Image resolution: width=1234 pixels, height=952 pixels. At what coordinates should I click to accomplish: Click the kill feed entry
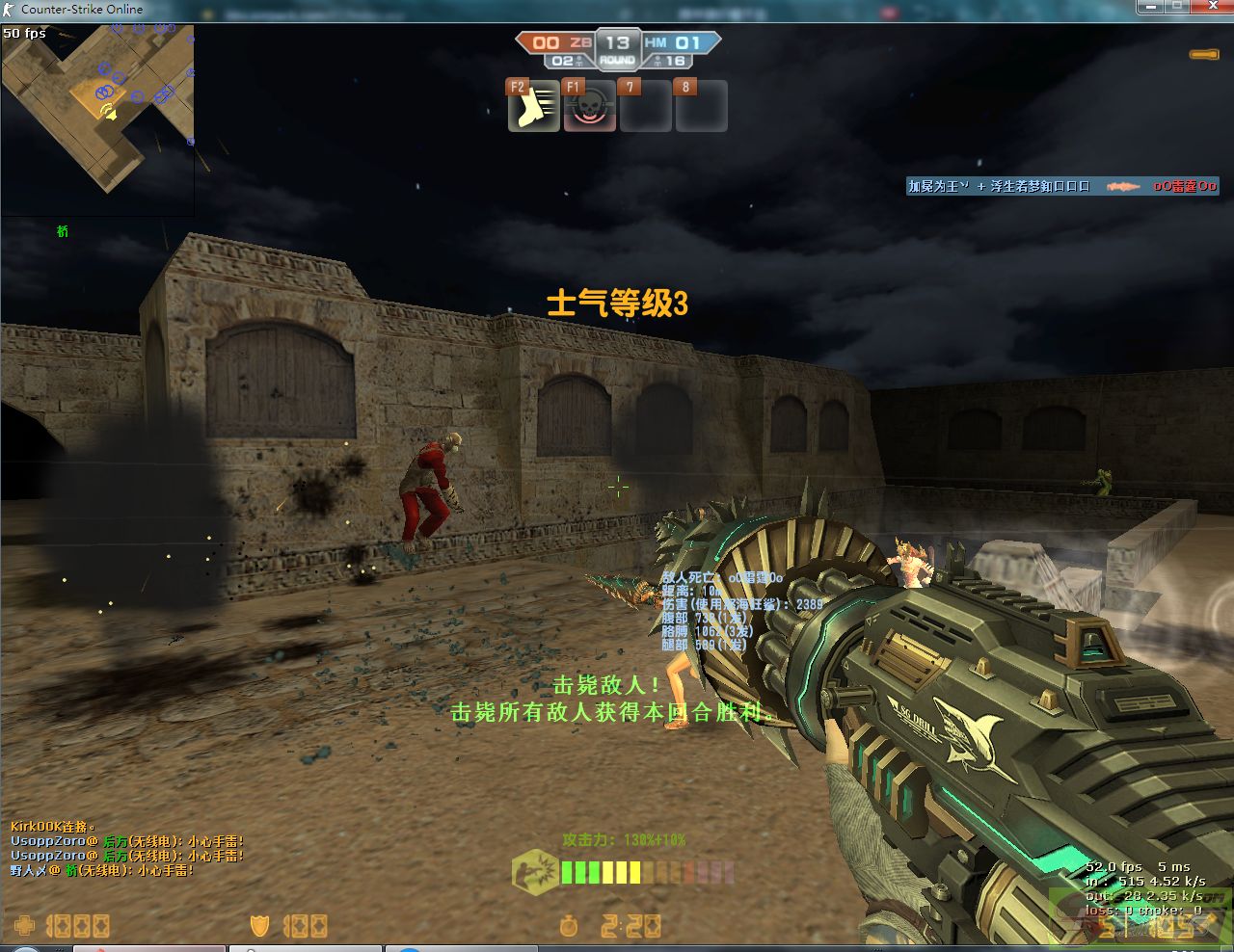click(x=1061, y=186)
